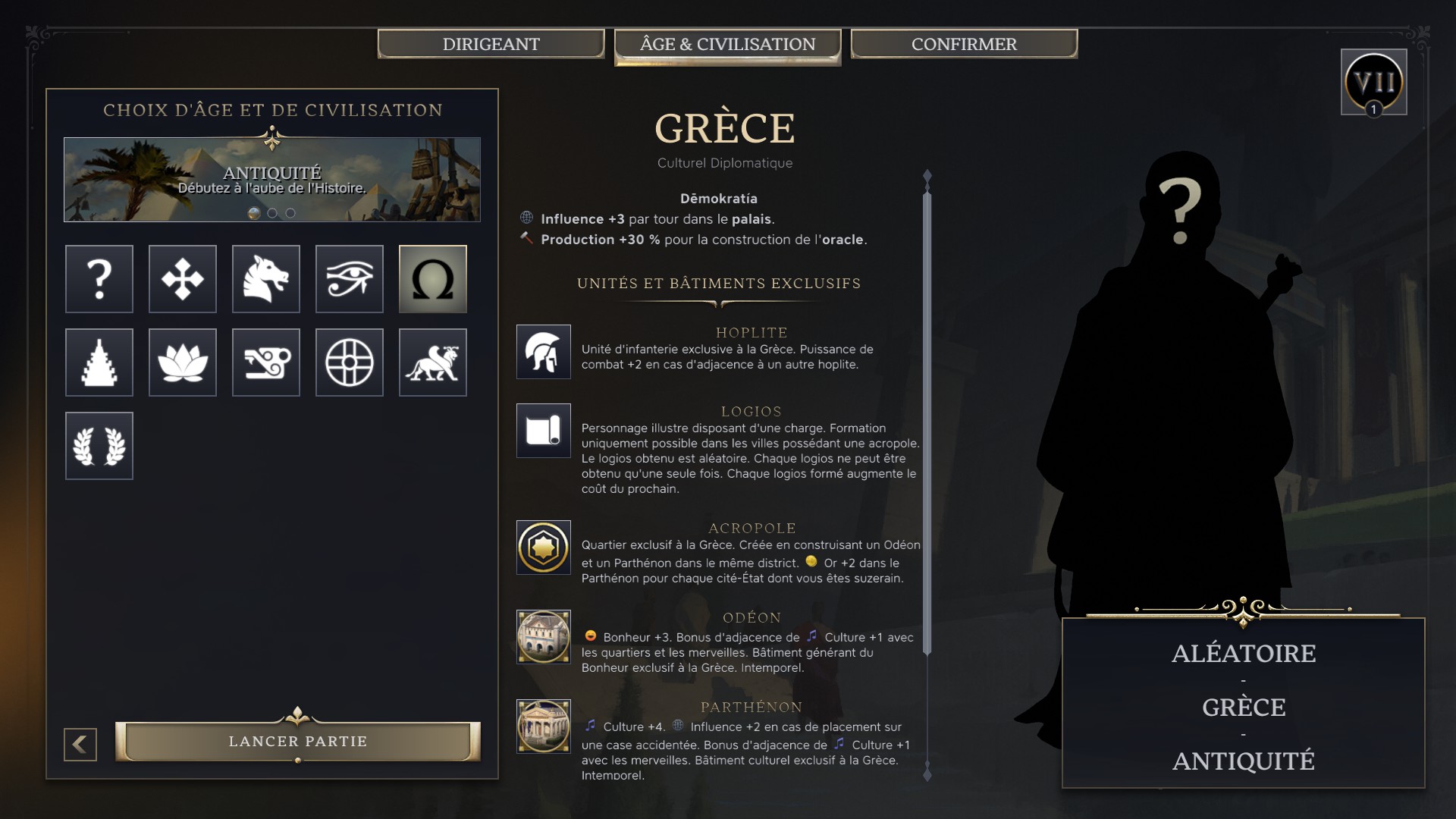1456x819 pixels.
Task: Click the LANCER PARTIE button
Action: click(298, 741)
